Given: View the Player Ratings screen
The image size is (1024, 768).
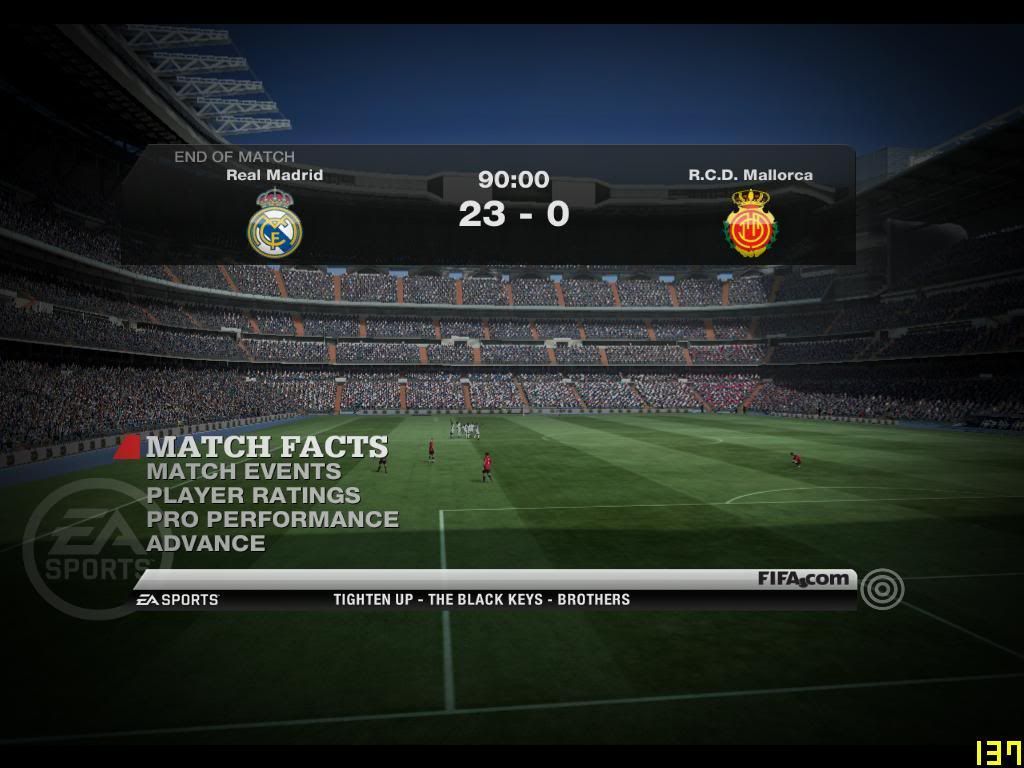Looking at the screenshot, I should pos(253,495).
